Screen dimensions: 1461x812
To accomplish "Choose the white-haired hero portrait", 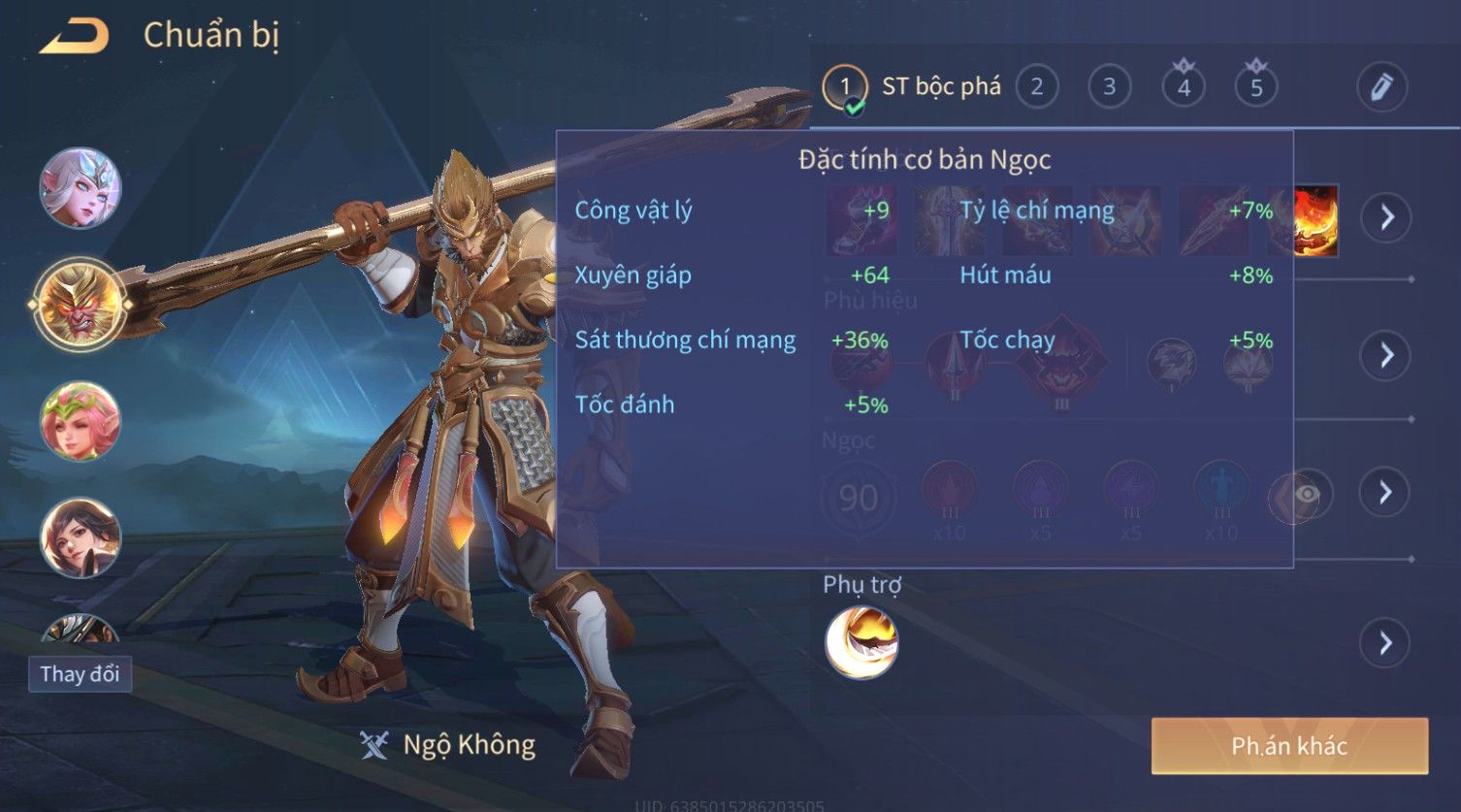I will (81, 188).
